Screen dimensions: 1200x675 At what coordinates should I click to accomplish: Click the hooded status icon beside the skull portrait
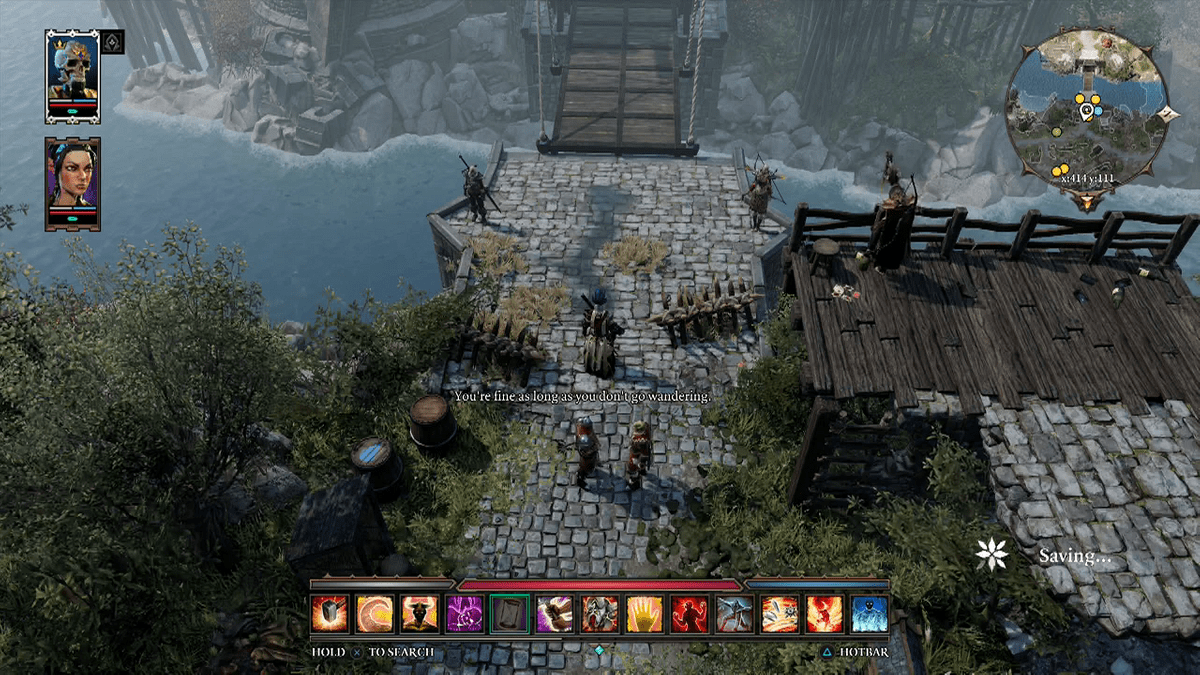(112, 42)
